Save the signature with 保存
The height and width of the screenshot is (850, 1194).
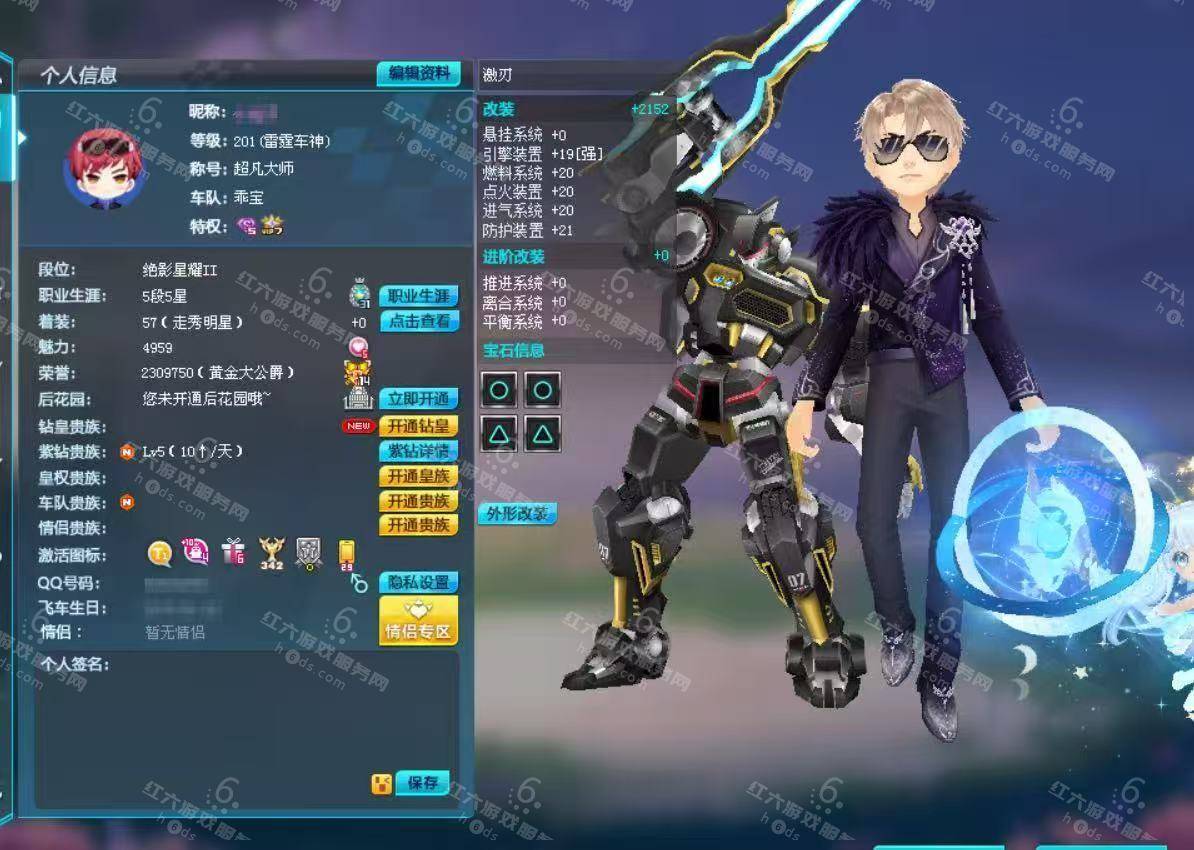(x=422, y=783)
